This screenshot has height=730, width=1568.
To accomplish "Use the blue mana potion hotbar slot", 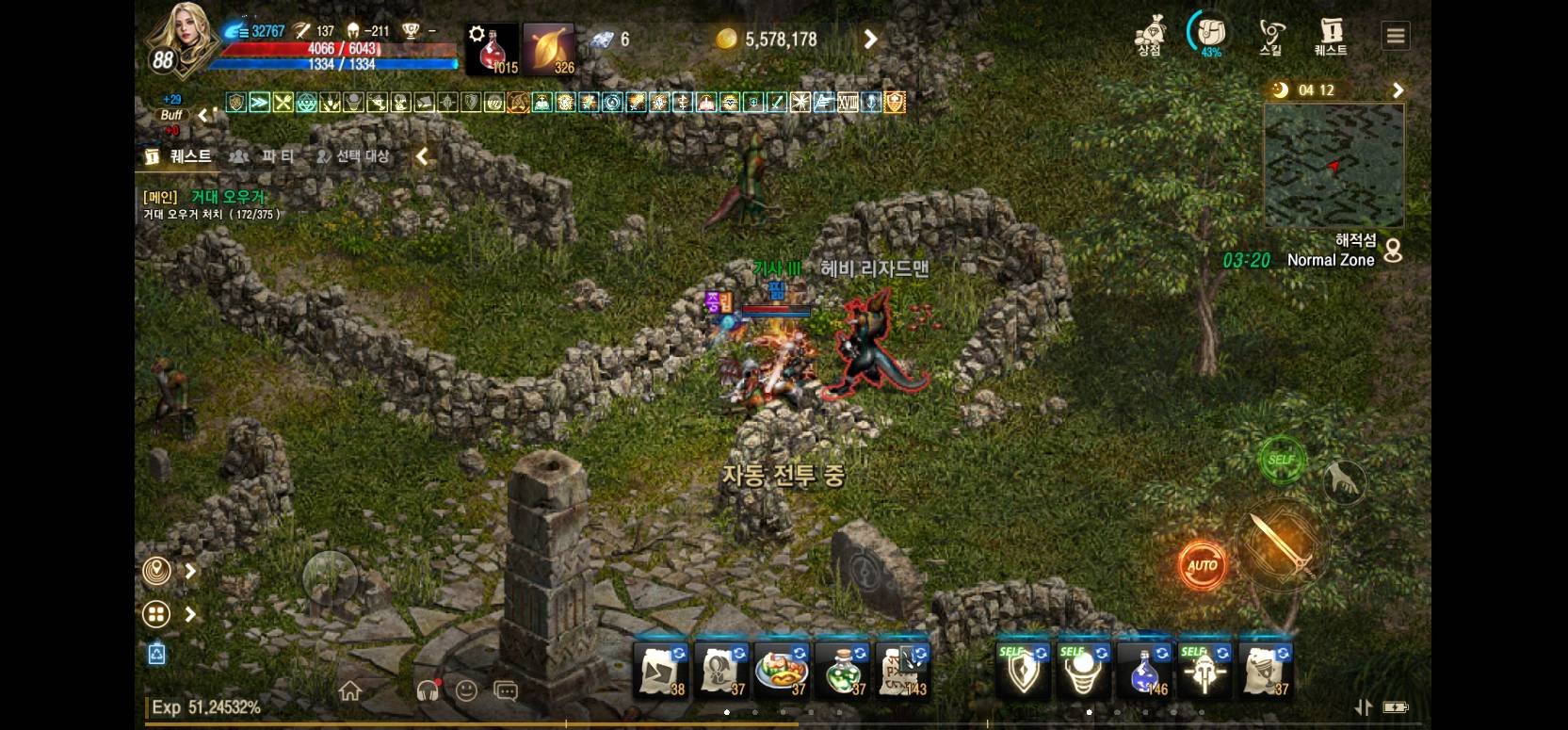I will 1144,671.
